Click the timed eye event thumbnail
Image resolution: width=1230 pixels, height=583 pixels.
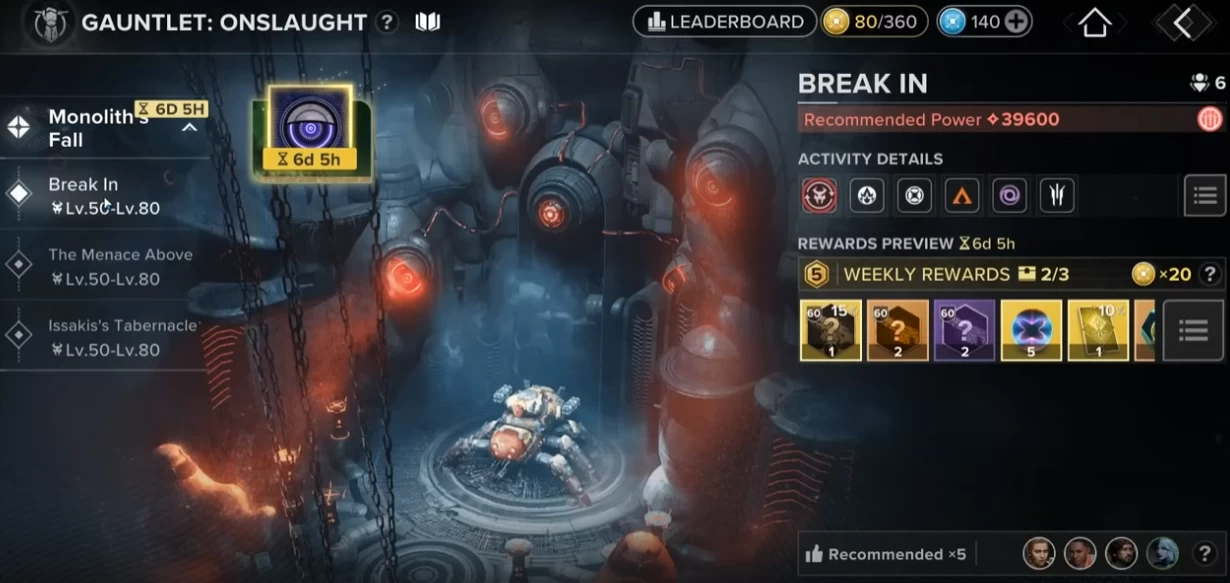point(309,130)
